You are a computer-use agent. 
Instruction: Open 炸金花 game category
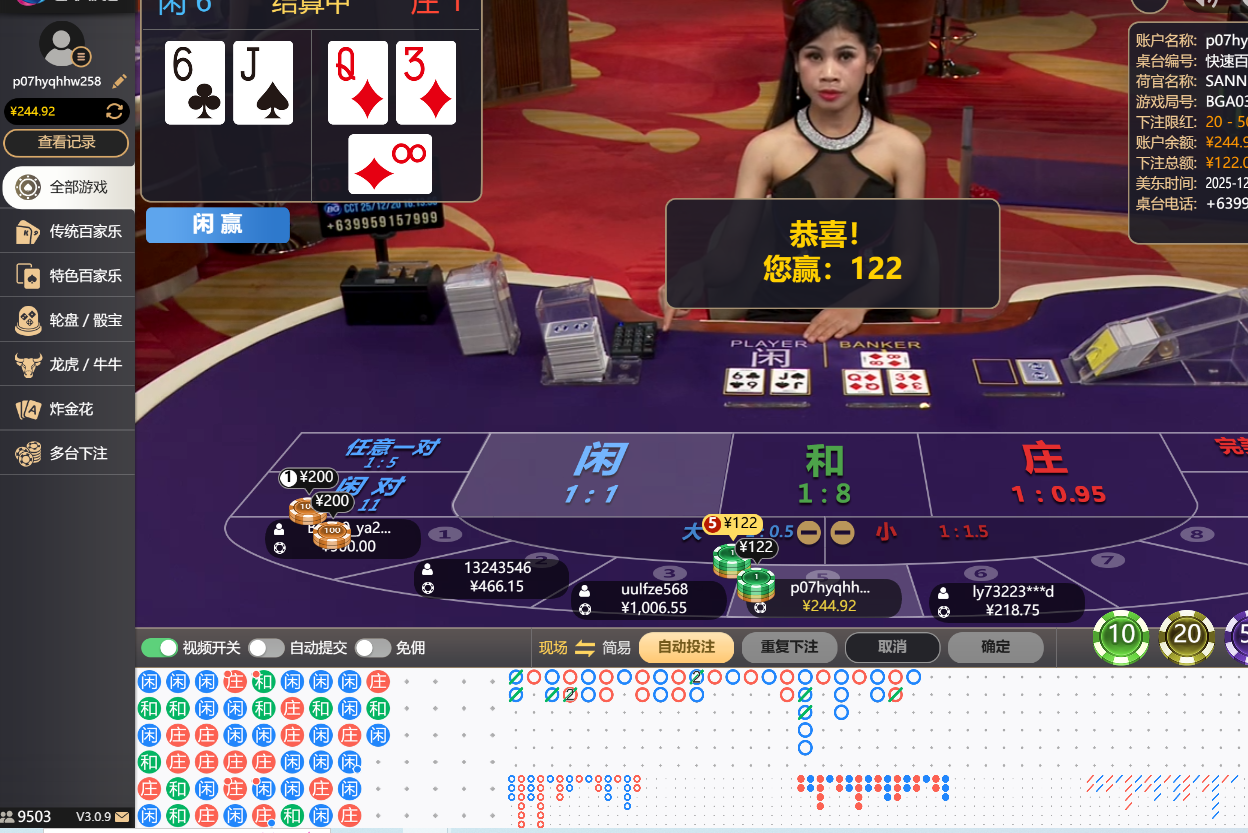67,409
